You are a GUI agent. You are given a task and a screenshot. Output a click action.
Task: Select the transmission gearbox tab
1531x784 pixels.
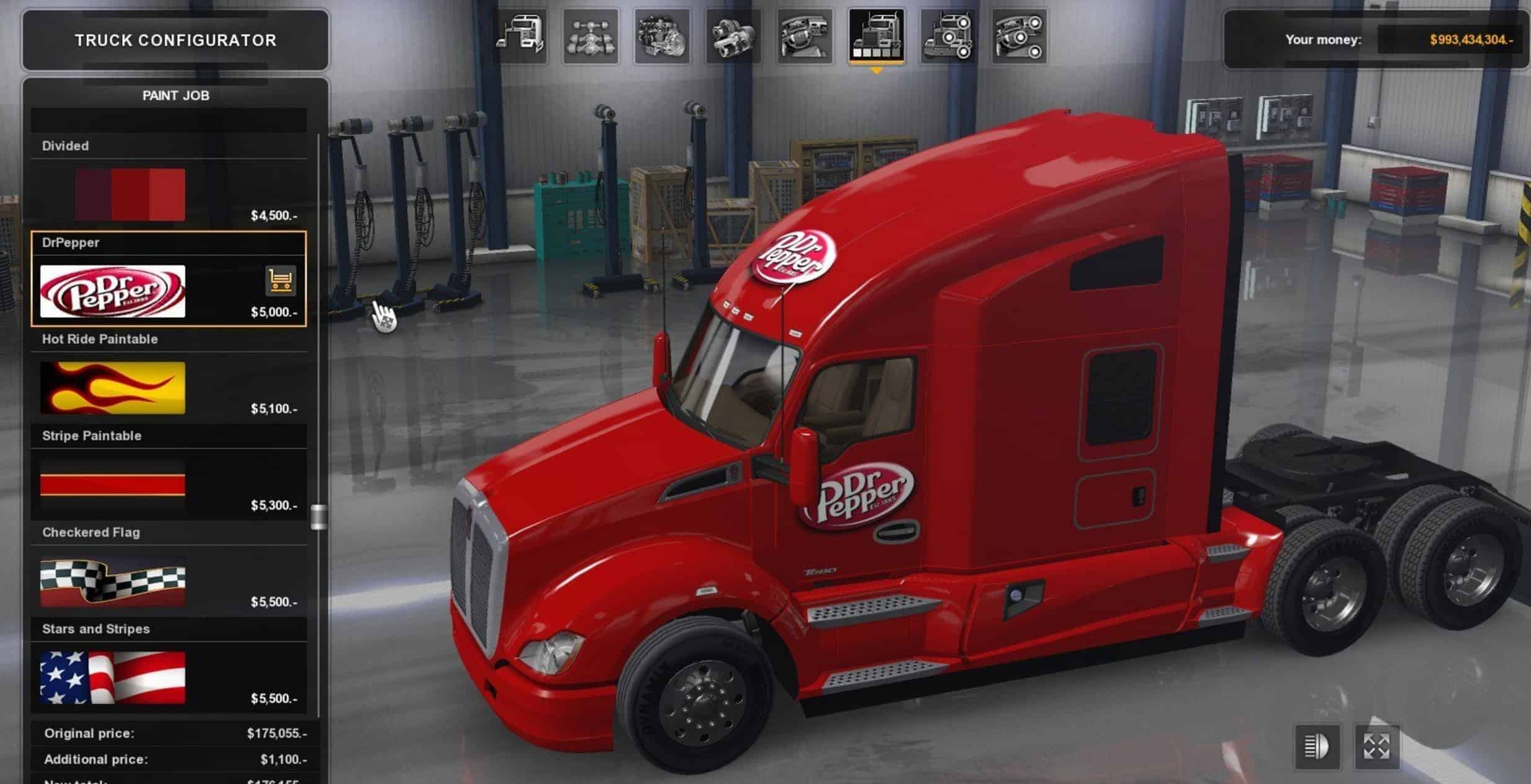(x=733, y=36)
